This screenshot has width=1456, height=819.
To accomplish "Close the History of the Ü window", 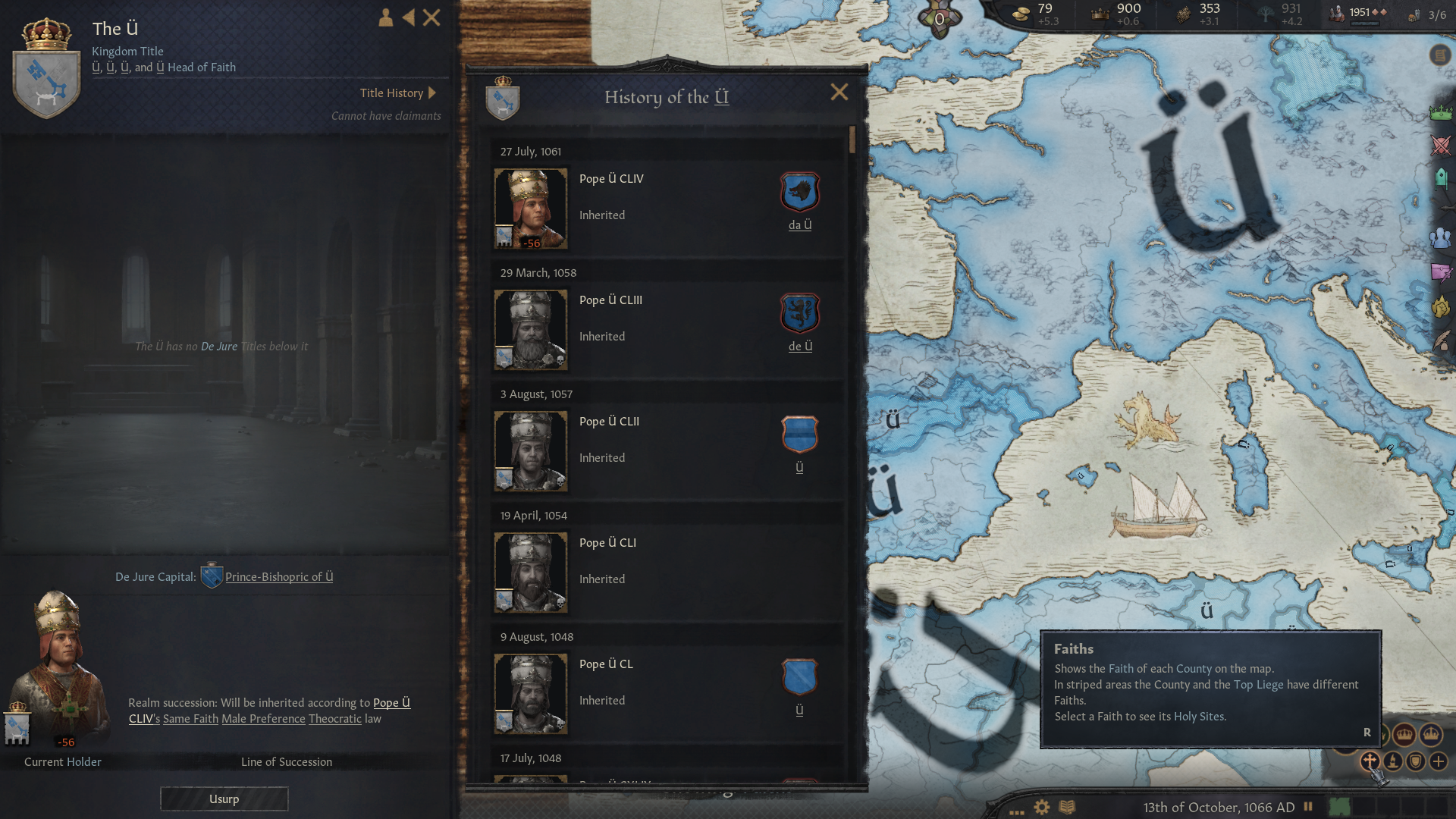I will click(x=839, y=93).
